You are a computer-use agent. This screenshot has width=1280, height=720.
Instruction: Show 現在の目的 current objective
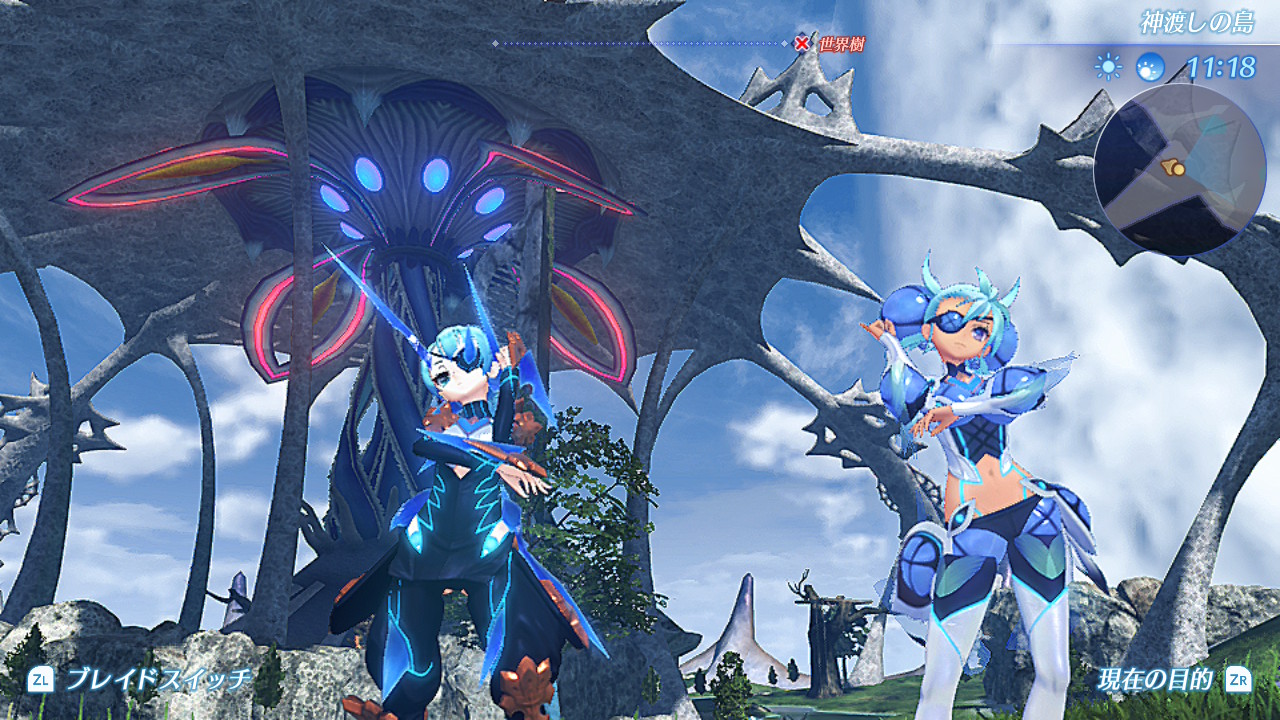click(1154, 680)
